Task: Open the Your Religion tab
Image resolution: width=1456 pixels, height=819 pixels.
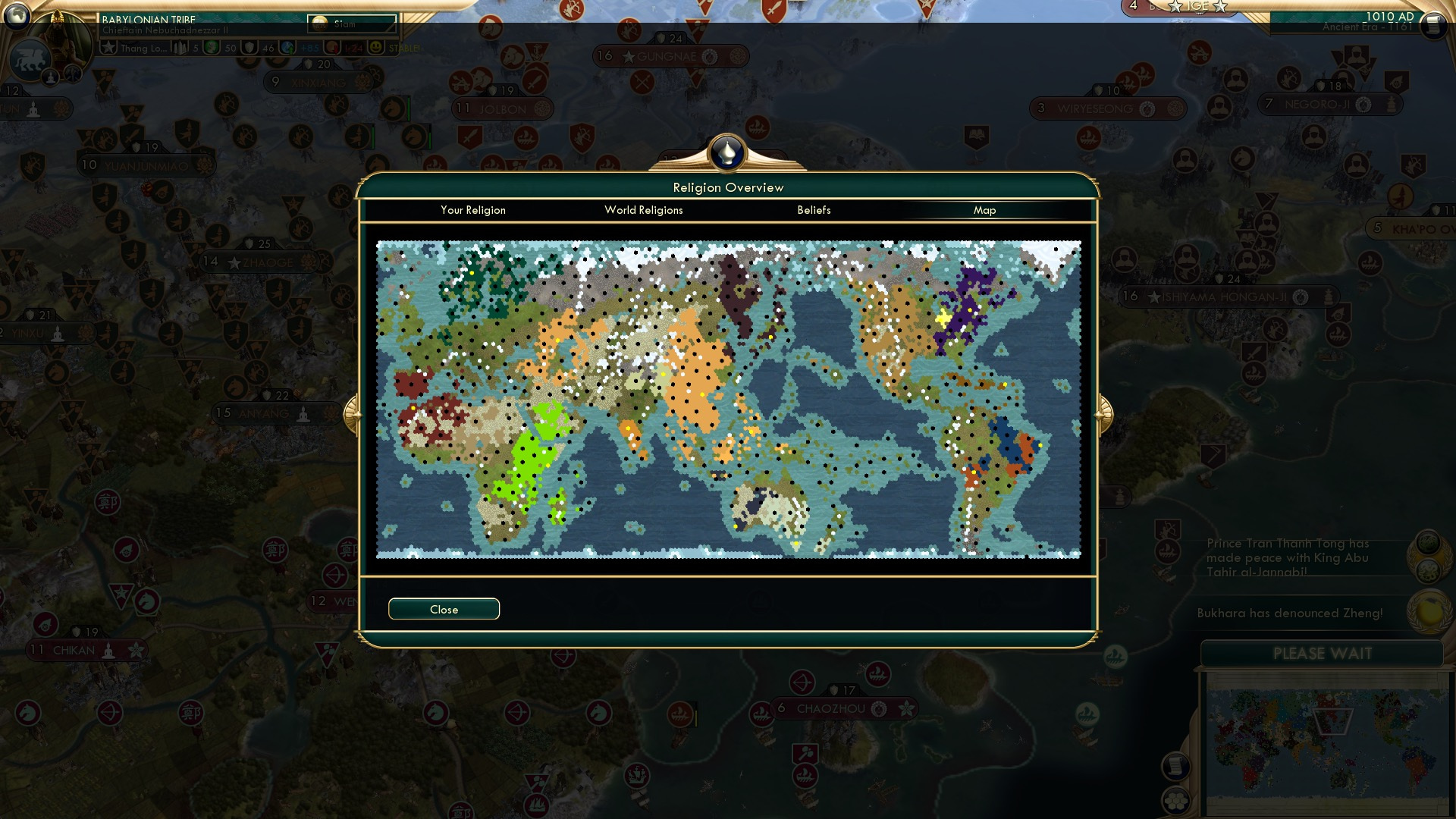Action: coord(474,210)
